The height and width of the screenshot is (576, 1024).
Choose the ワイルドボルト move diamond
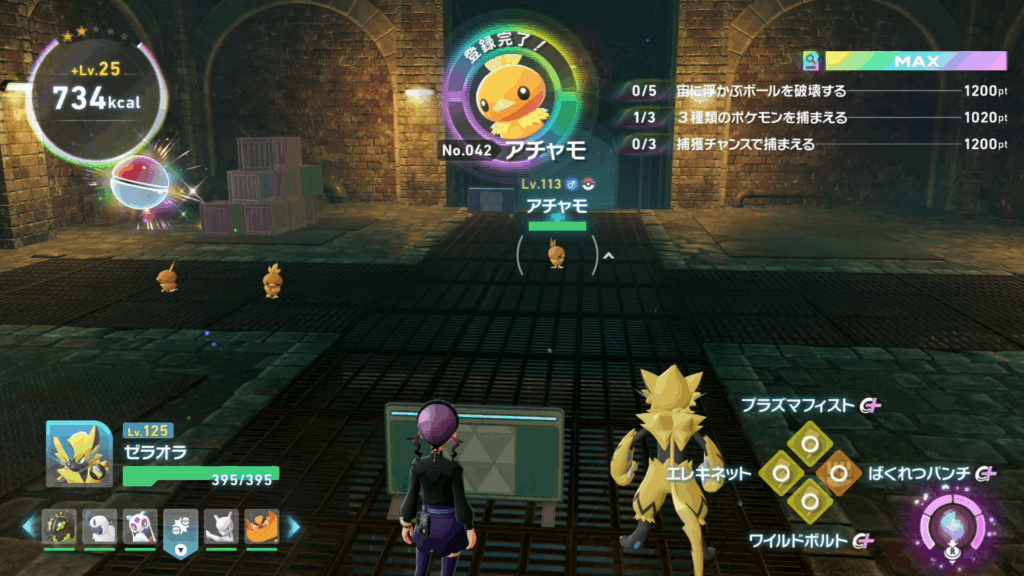point(809,499)
